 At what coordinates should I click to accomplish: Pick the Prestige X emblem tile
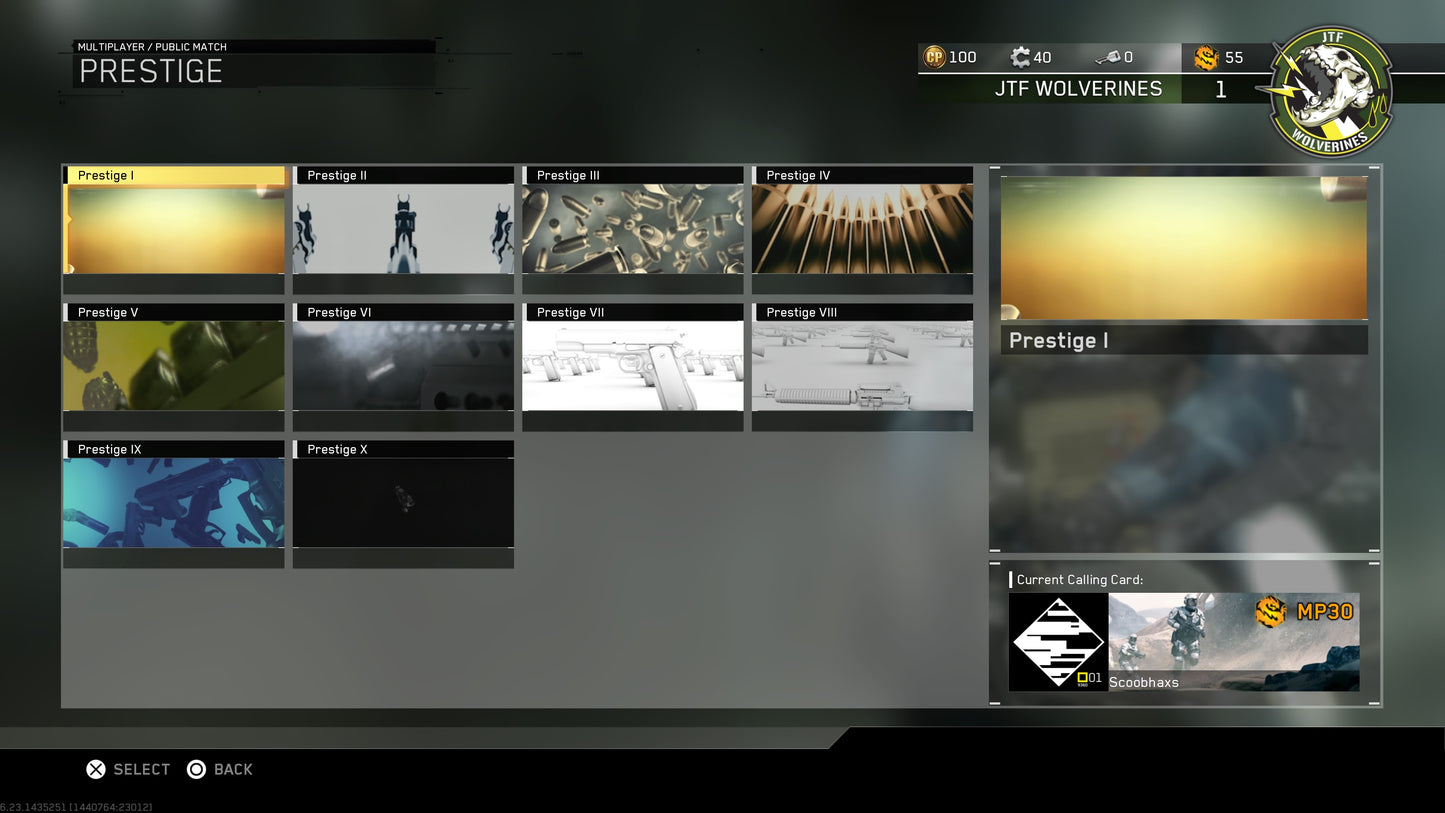click(x=403, y=501)
